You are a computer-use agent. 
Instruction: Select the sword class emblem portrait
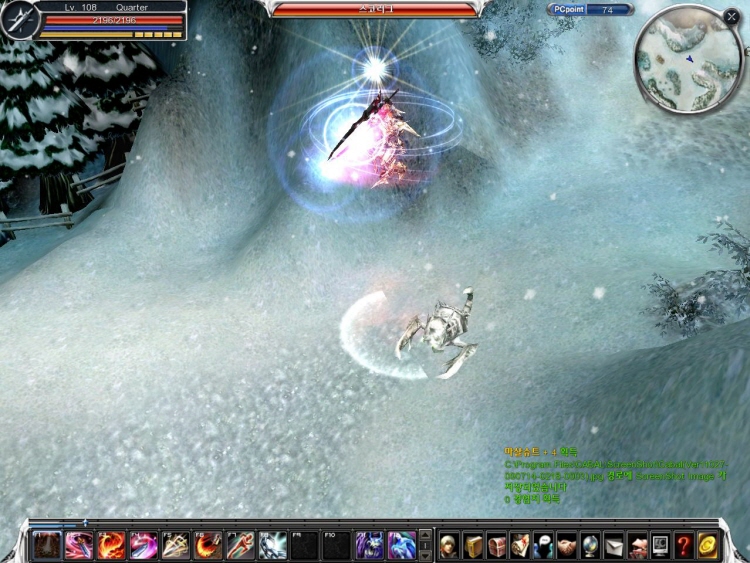pos(17,20)
